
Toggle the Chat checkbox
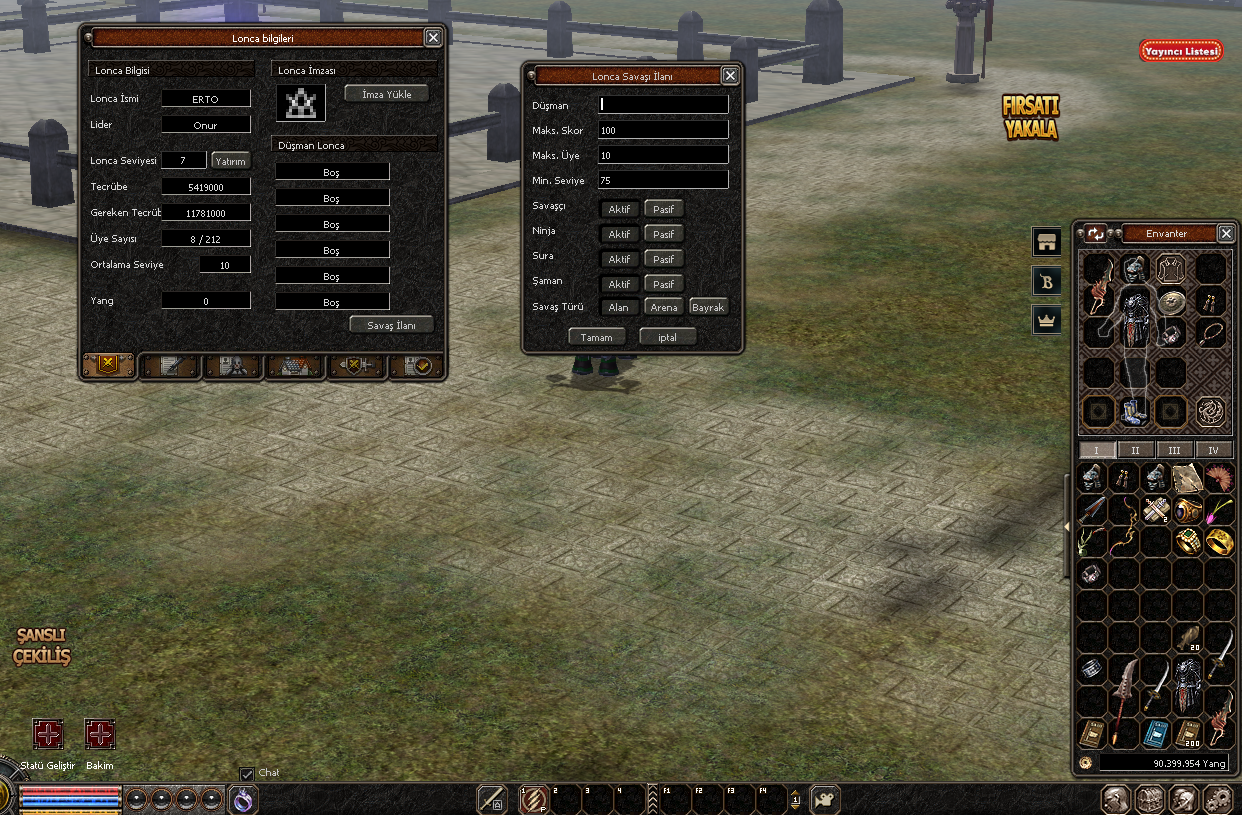pos(247,774)
